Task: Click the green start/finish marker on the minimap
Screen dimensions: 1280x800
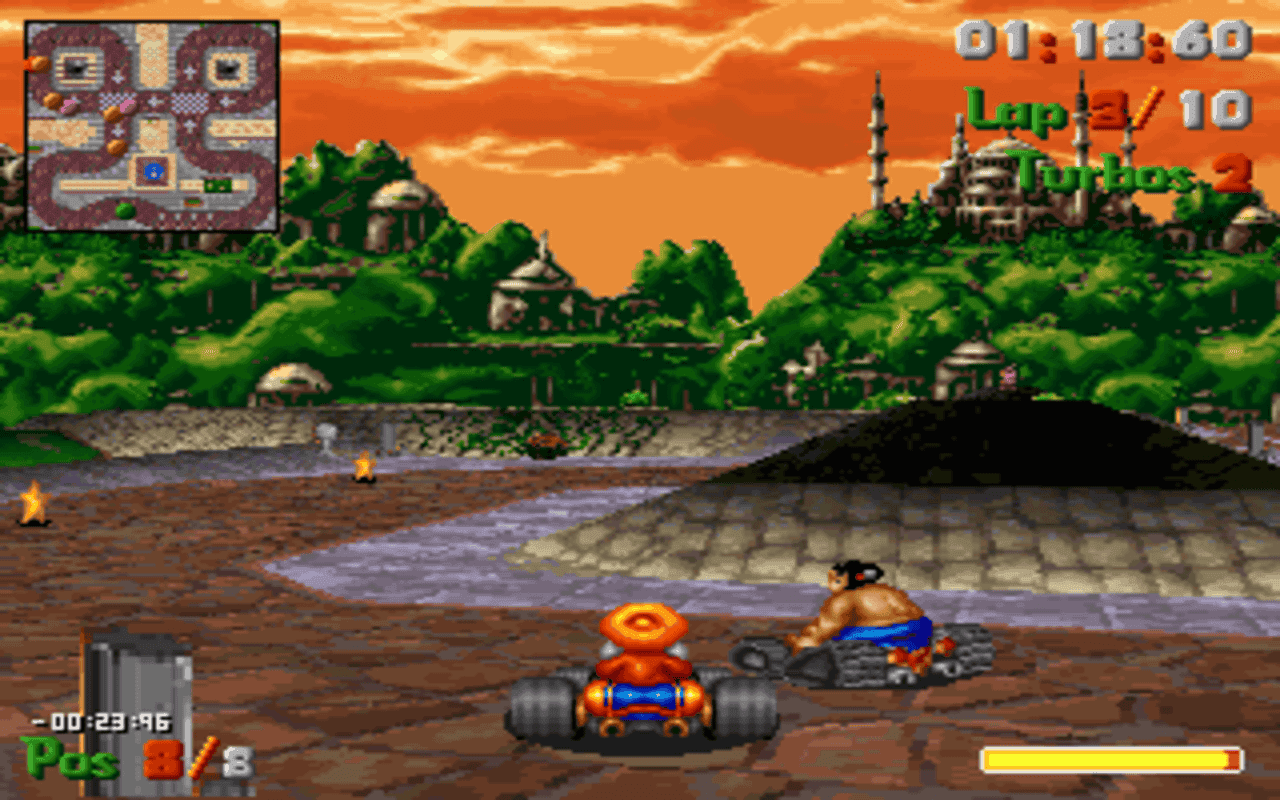Action: pos(217,184)
